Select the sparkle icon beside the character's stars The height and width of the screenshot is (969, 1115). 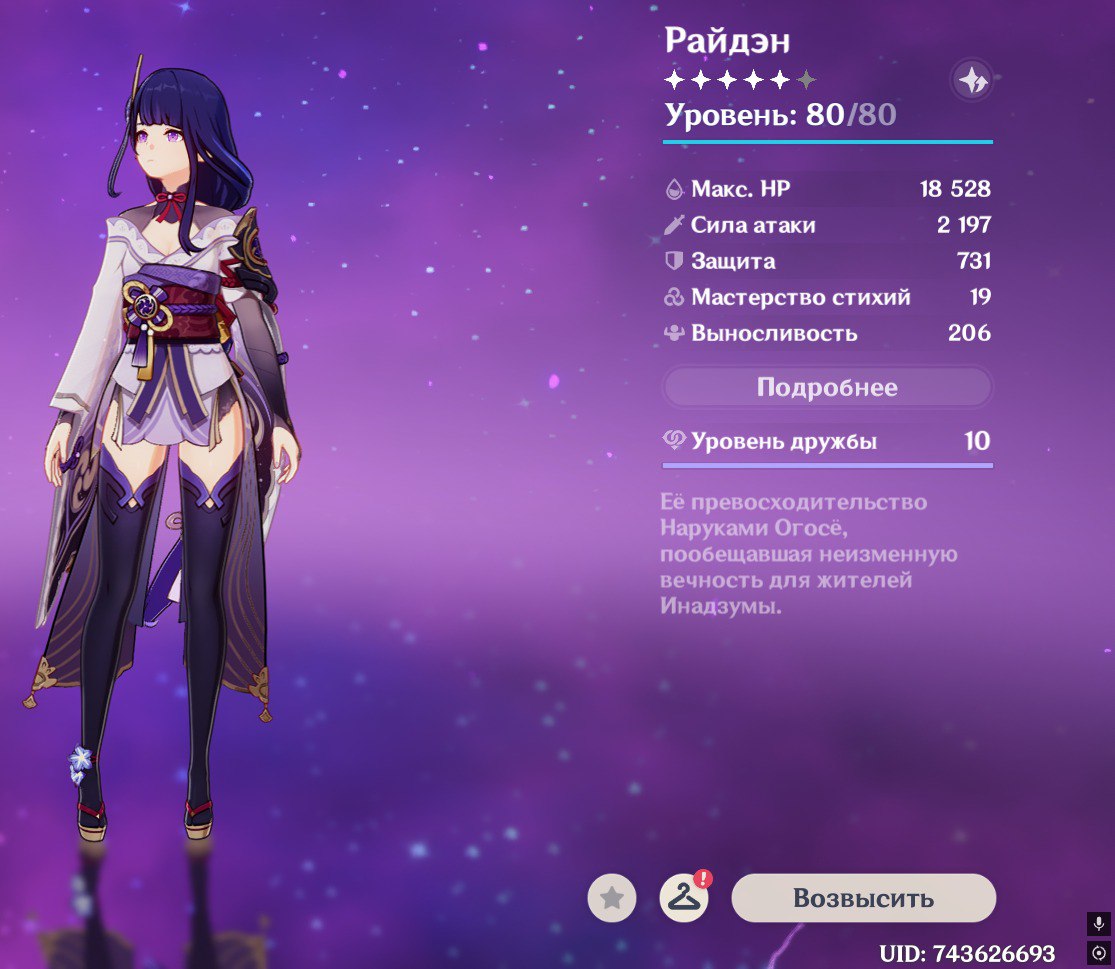[971, 81]
